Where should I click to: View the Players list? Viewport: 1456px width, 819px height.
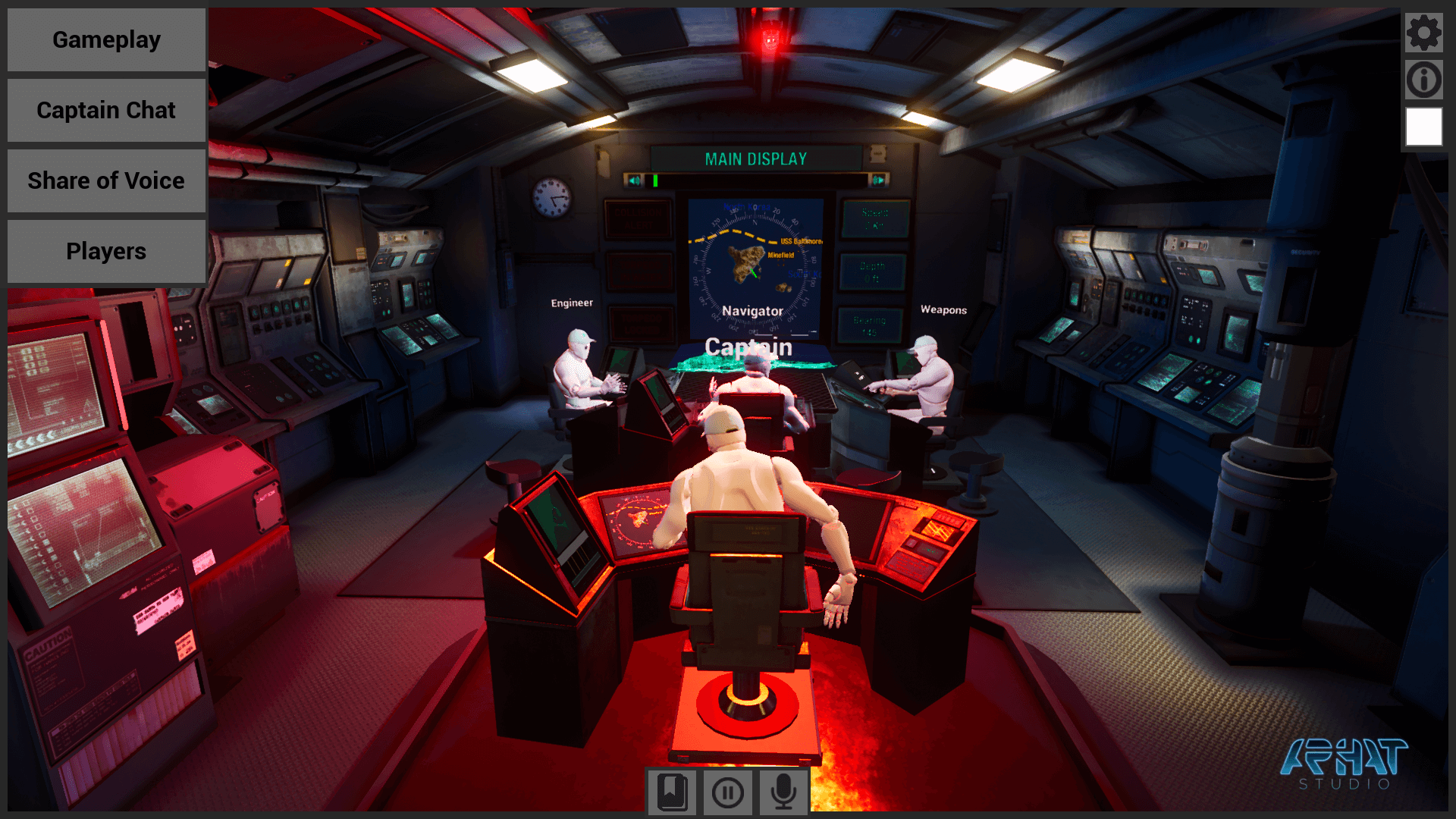coord(105,251)
